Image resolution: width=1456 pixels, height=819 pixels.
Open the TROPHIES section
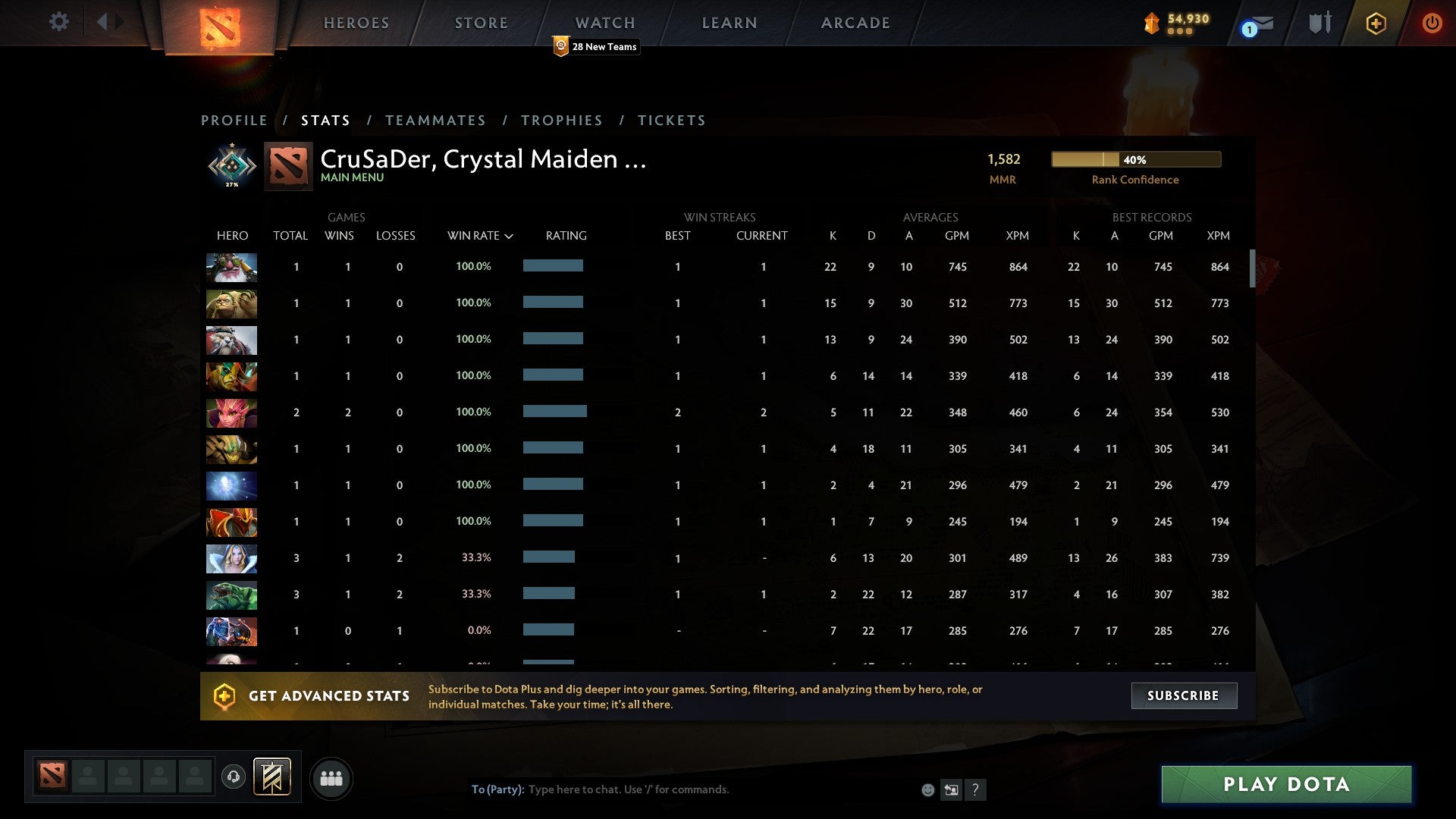click(x=562, y=120)
